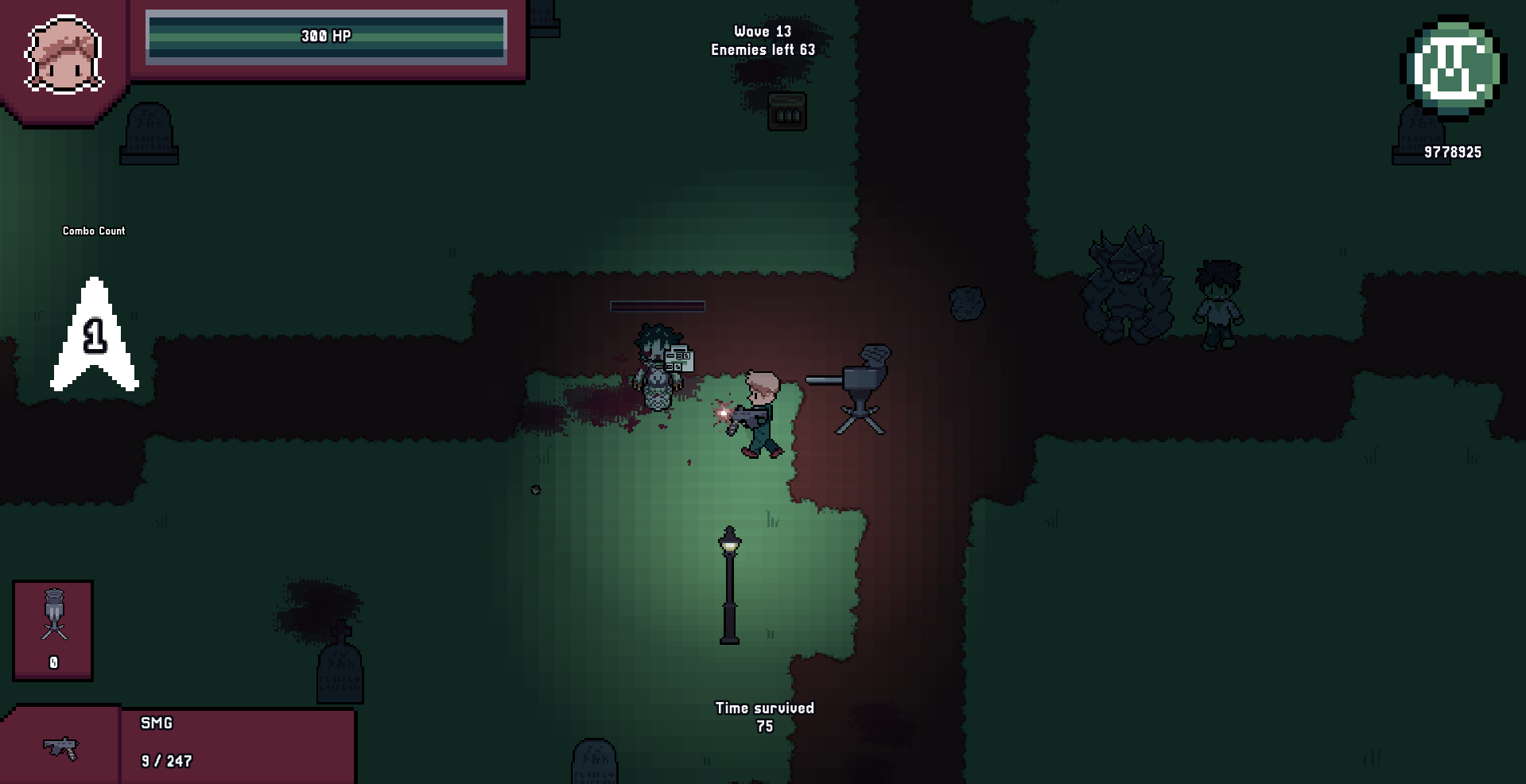Select the turret item slot icon
The width and height of the screenshot is (1526, 784).
coord(52,612)
